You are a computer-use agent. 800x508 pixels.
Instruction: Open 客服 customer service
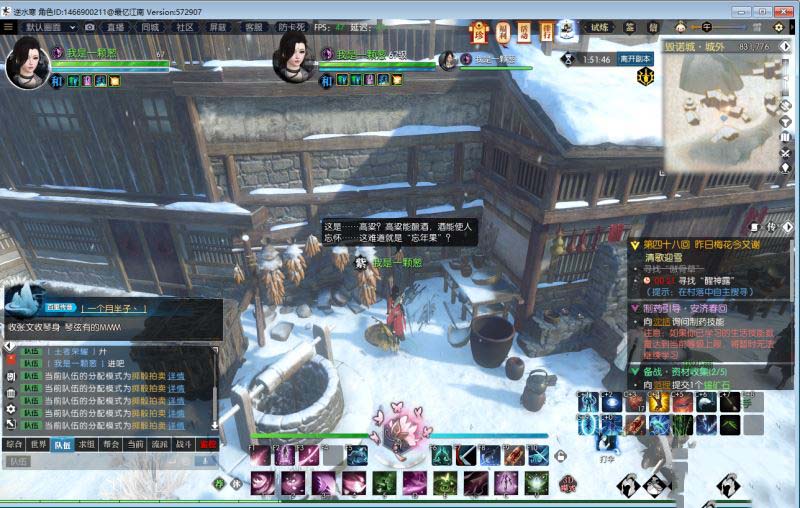point(254,27)
